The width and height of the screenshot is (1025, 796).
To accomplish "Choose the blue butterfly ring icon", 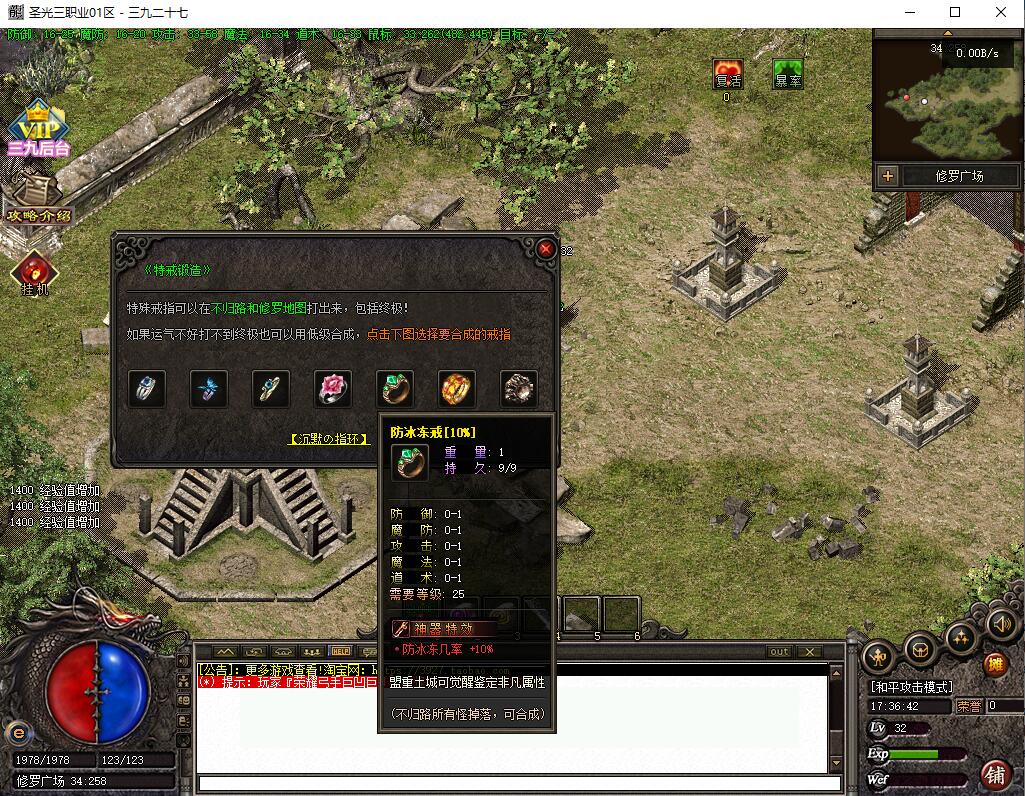I will click(209, 389).
